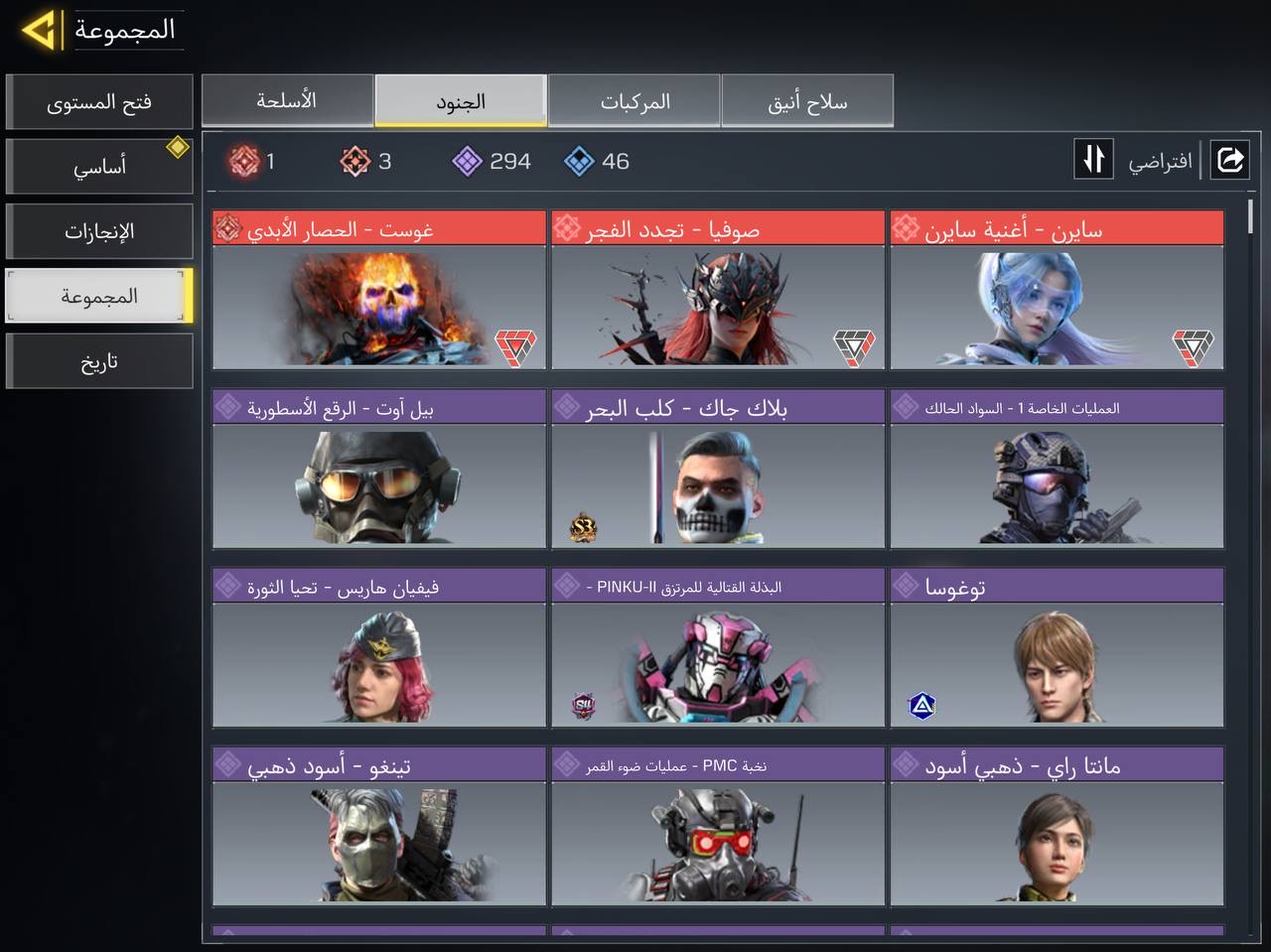Select the أساسي side menu entry

99,167
